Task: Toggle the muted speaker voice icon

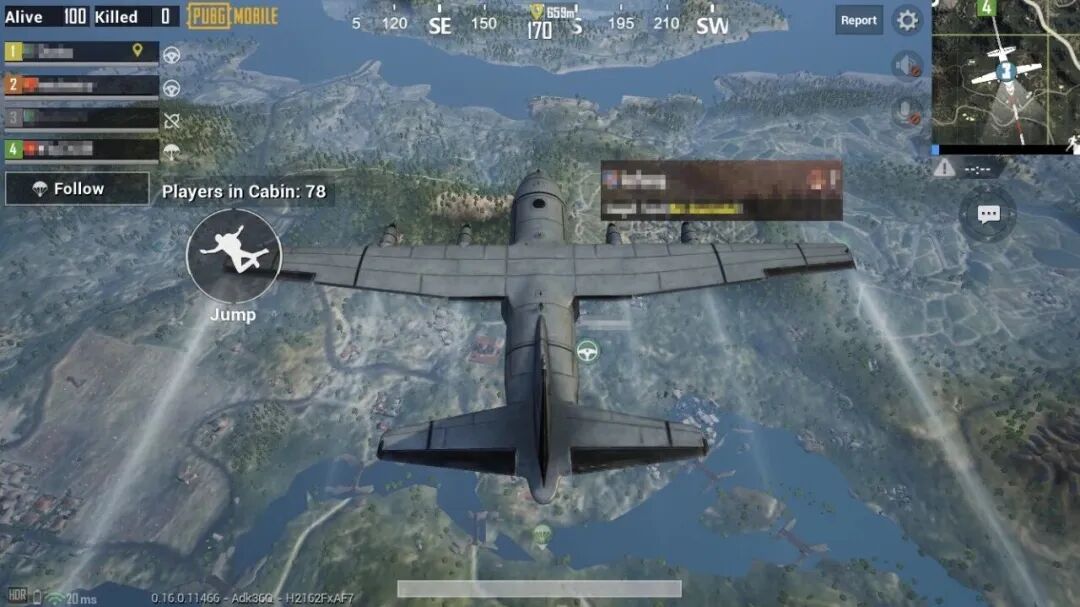Action: [x=906, y=66]
